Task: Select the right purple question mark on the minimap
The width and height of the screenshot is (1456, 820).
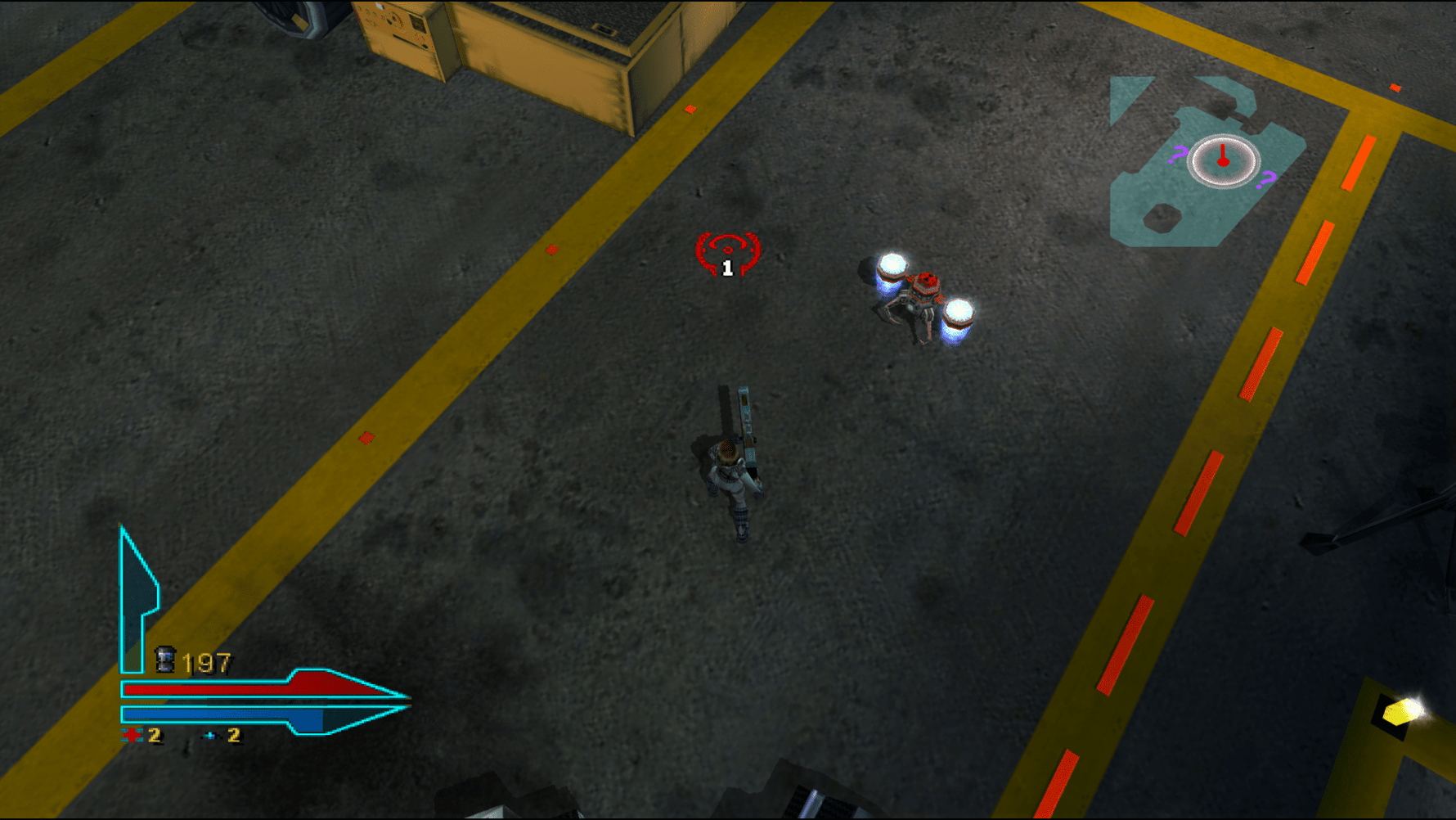Action: coord(1267,178)
